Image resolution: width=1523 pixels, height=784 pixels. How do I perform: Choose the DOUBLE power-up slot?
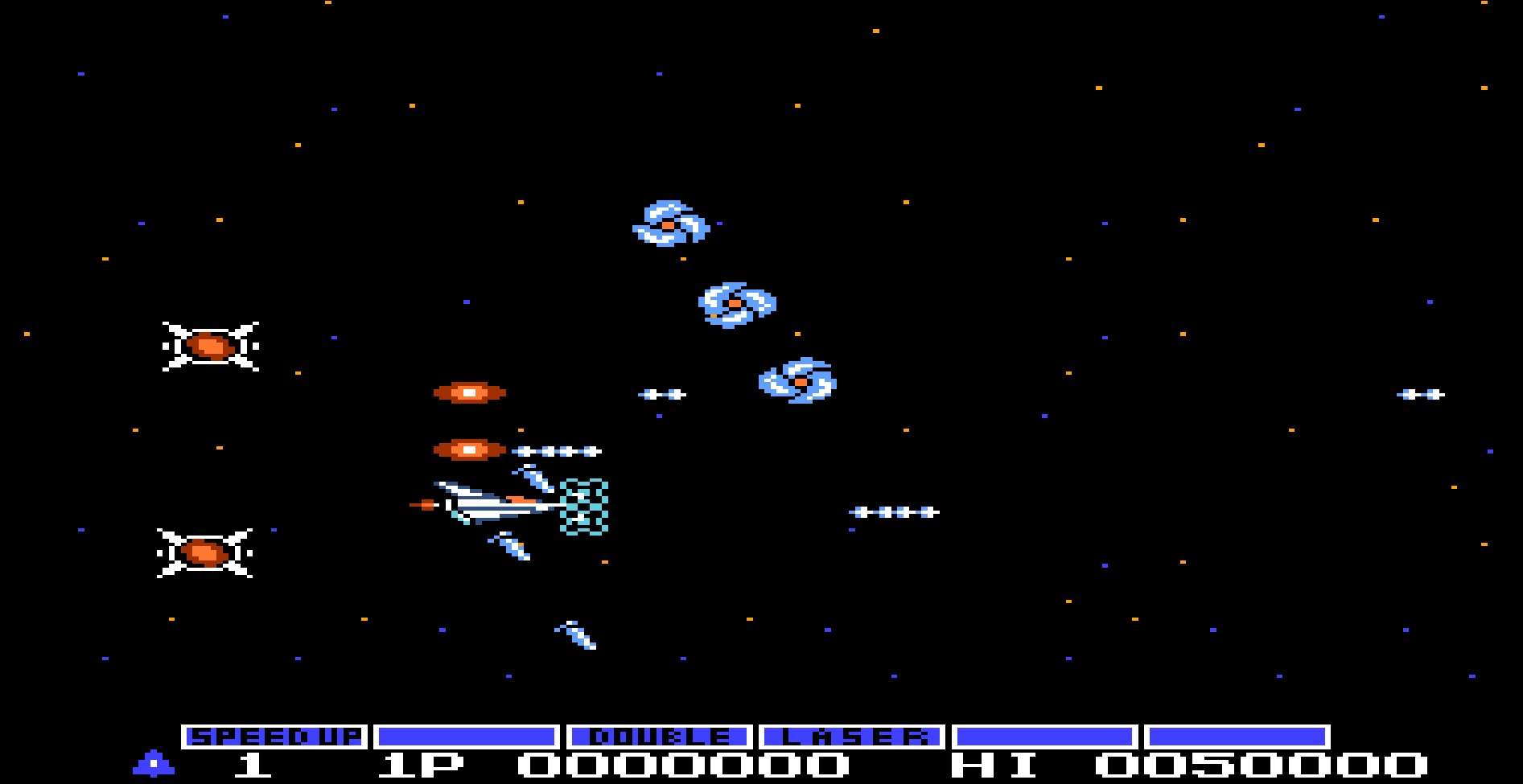pos(659,737)
